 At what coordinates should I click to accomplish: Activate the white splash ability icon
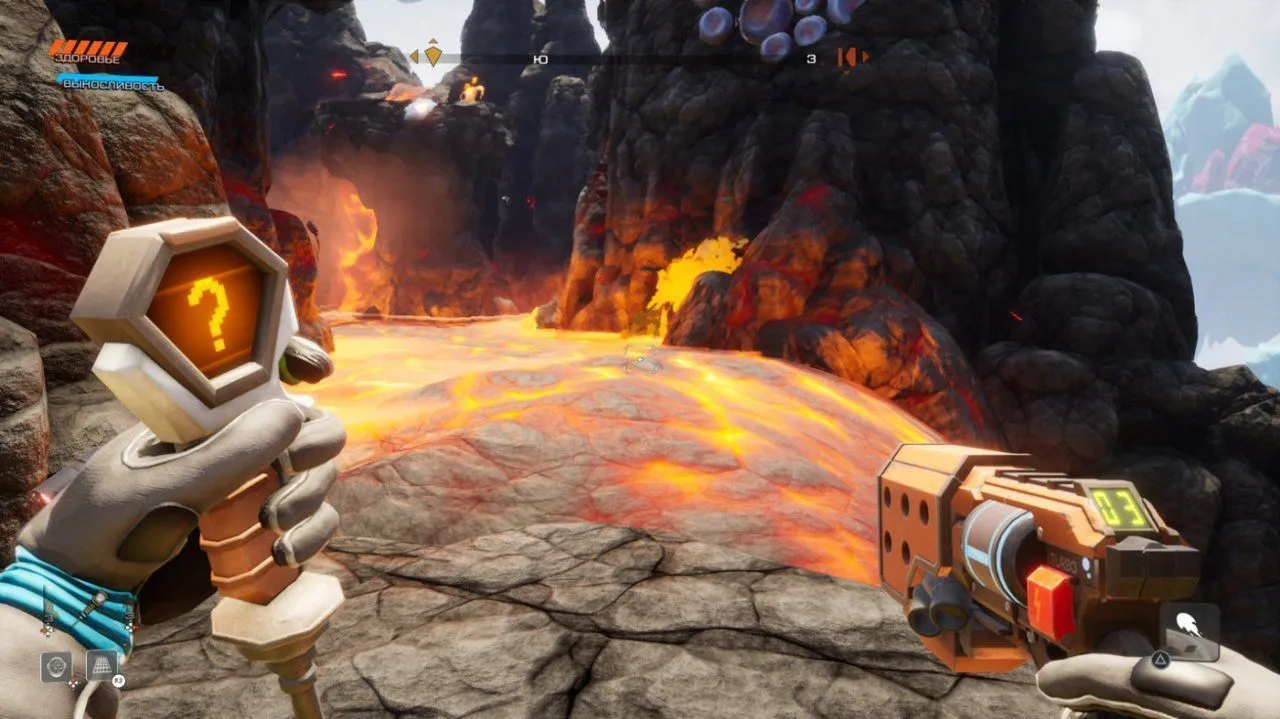coord(1189,627)
